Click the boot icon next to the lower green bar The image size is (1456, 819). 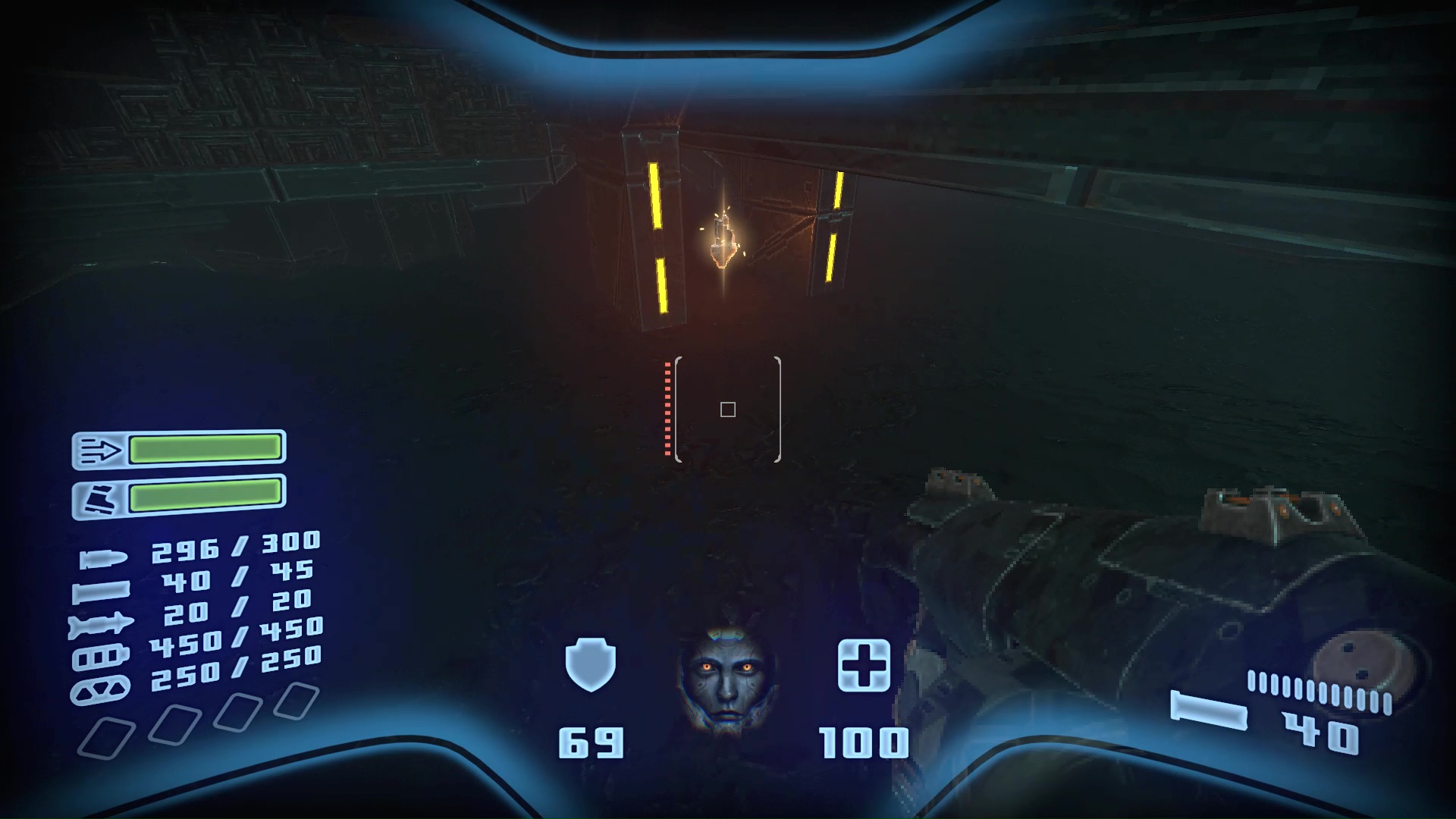point(99,497)
